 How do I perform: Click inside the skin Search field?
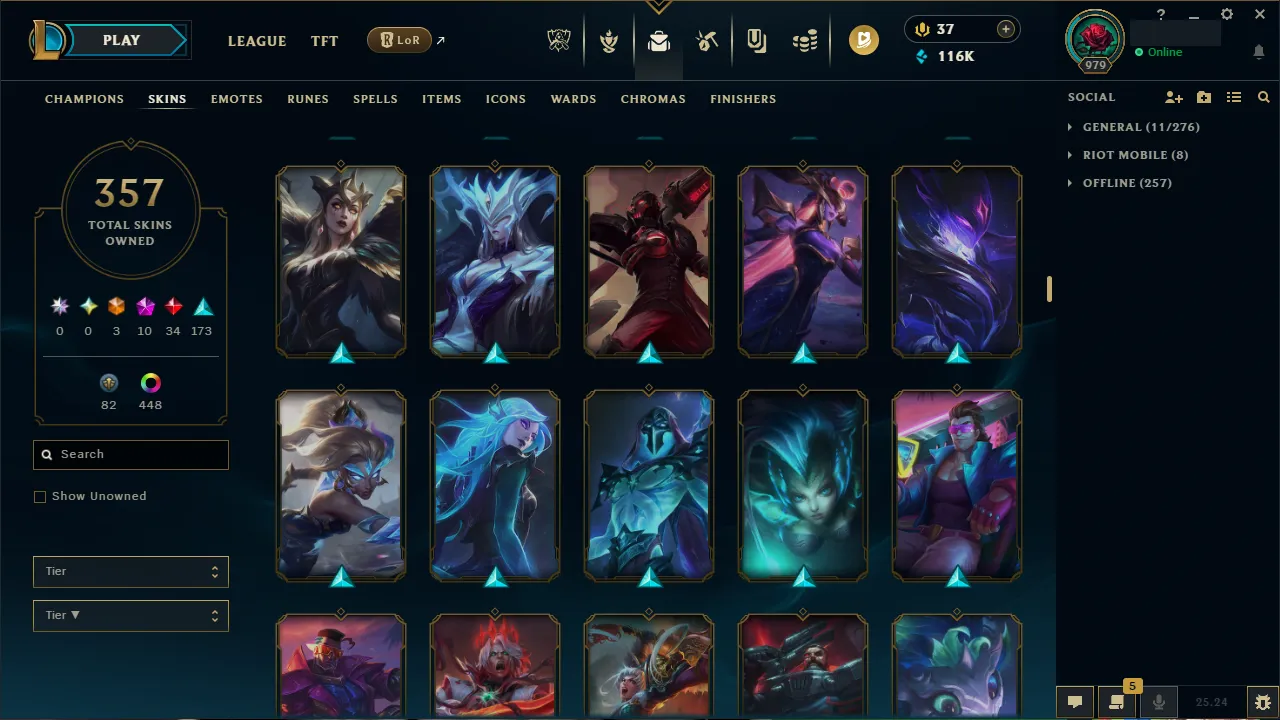coord(130,454)
